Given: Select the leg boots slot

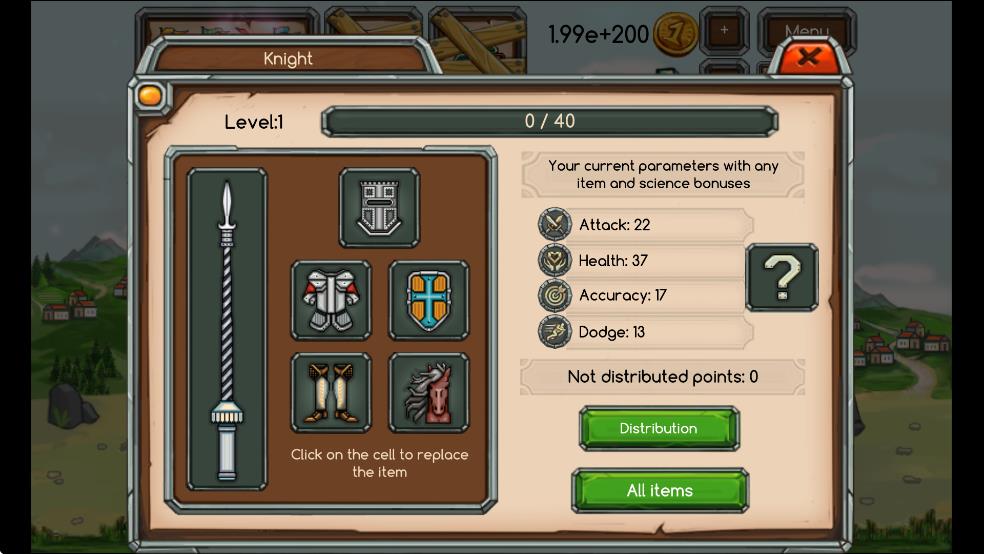Looking at the screenshot, I should [331, 392].
